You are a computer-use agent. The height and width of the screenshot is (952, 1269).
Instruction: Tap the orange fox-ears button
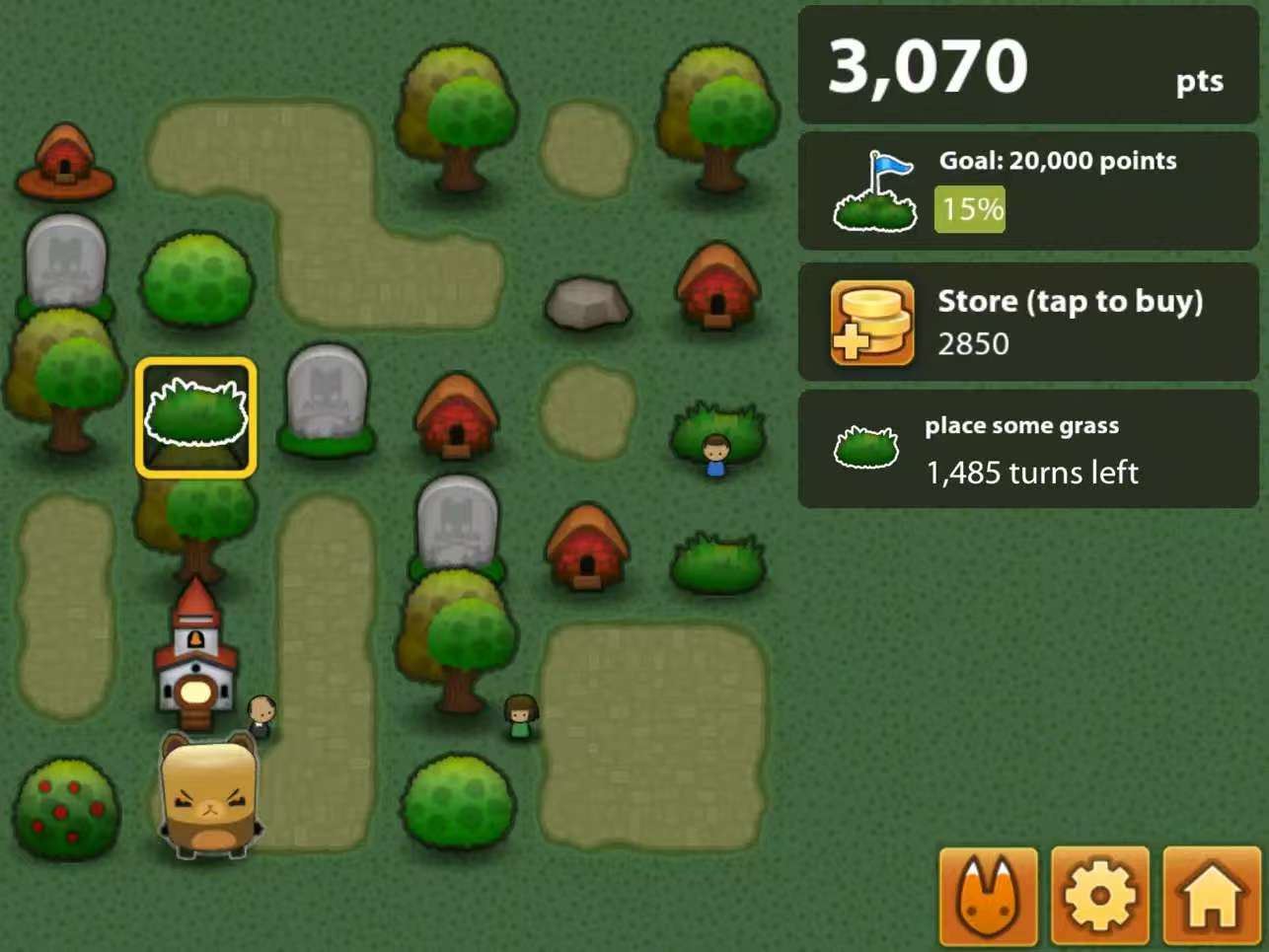[x=988, y=896]
